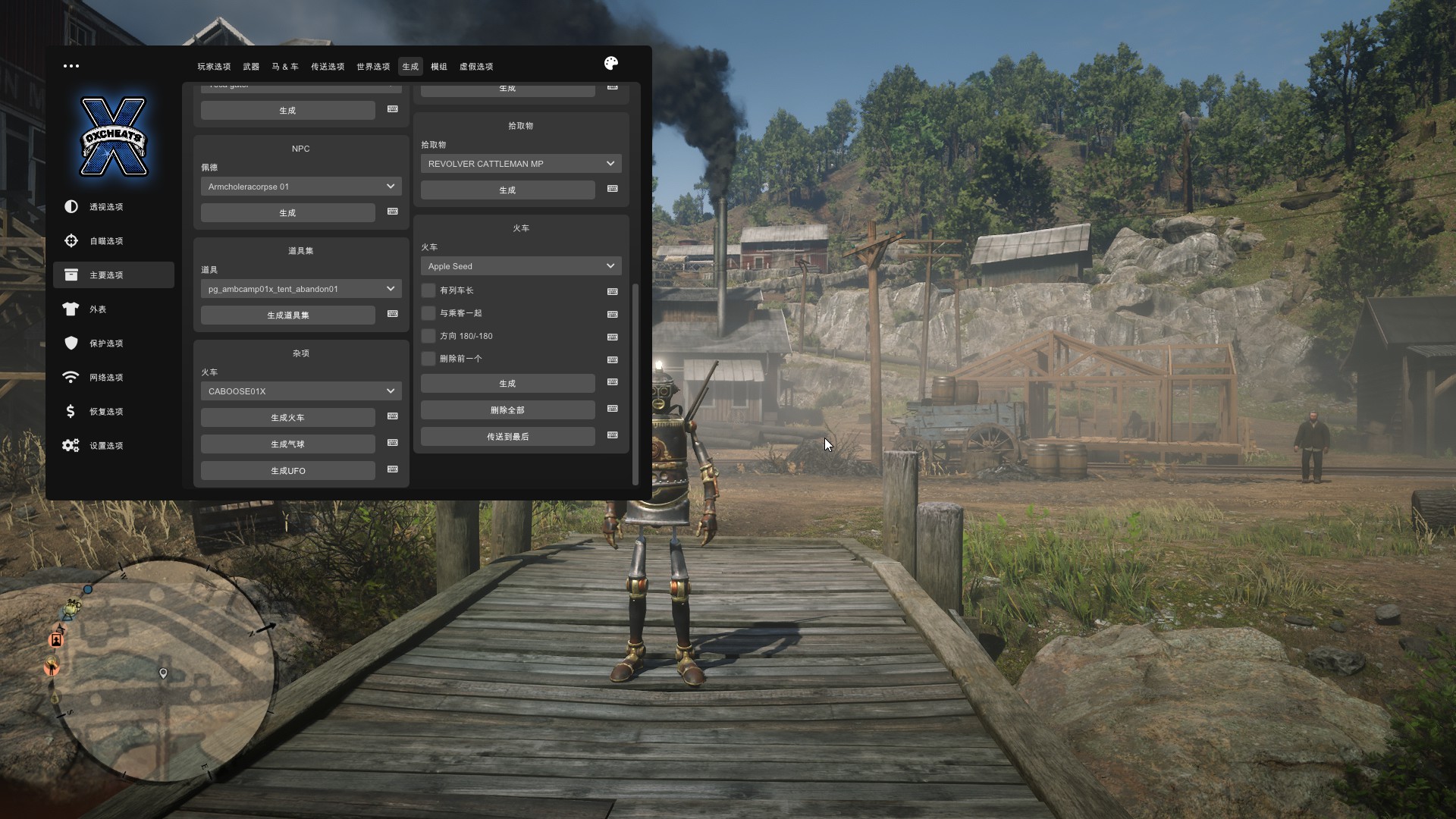Click the 生成火车 button
This screenshot has width=1456, height=819.
(287, 418)
